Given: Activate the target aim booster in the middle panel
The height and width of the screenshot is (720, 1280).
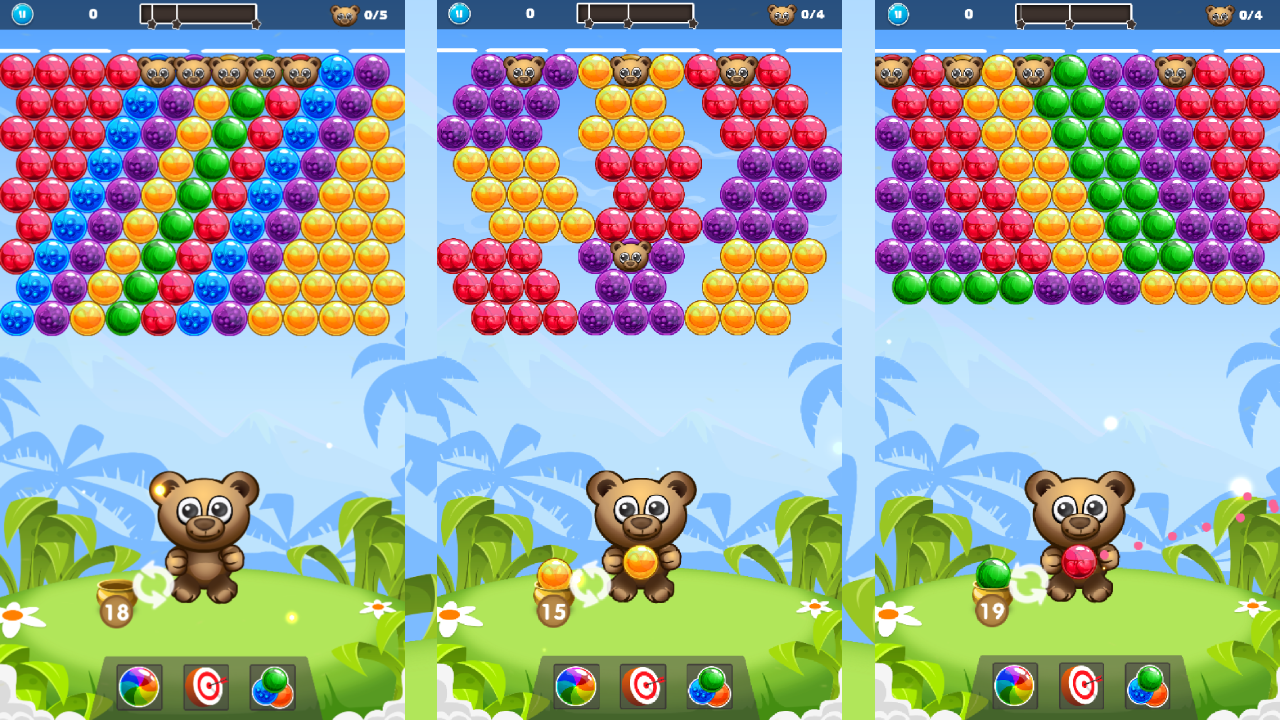Looking at the screenshot, I should 644,687.
